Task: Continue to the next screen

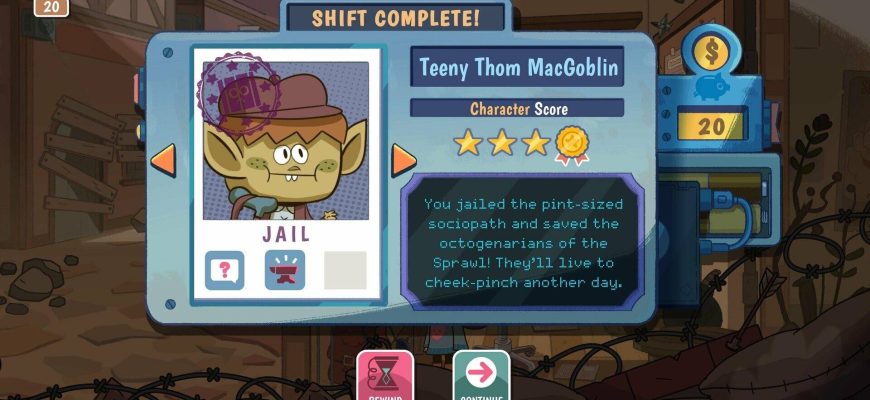Action: click(481, 375)
